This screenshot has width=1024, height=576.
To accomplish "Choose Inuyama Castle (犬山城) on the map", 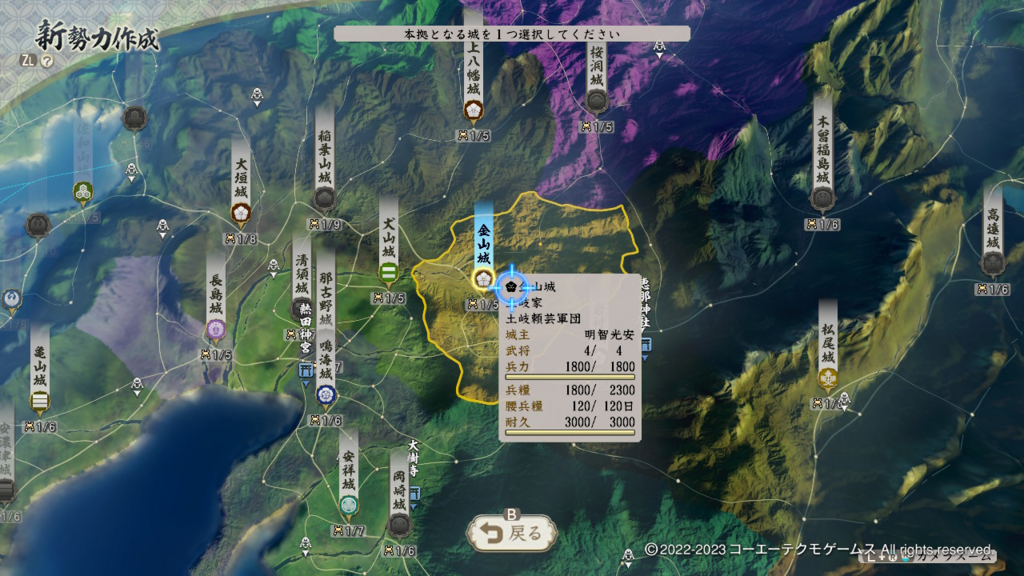I will 389,272.
